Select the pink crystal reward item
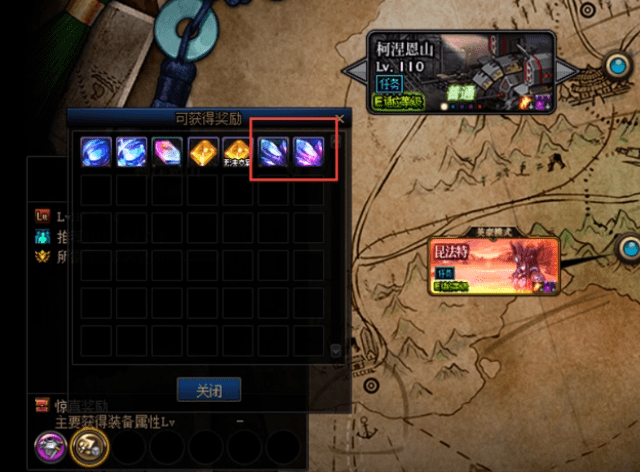 click(x=168, y=150)
